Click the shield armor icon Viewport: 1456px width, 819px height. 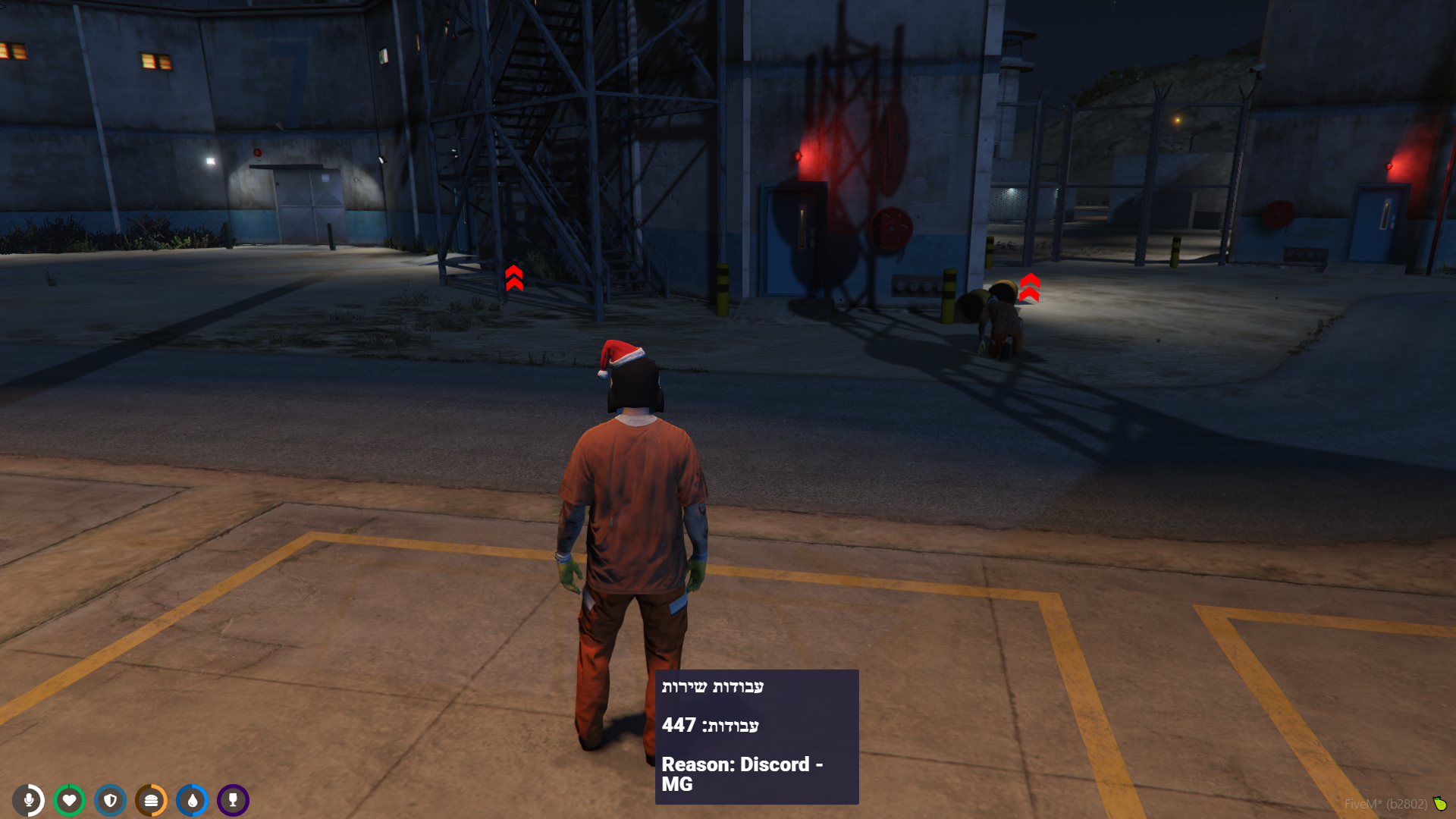111,800
